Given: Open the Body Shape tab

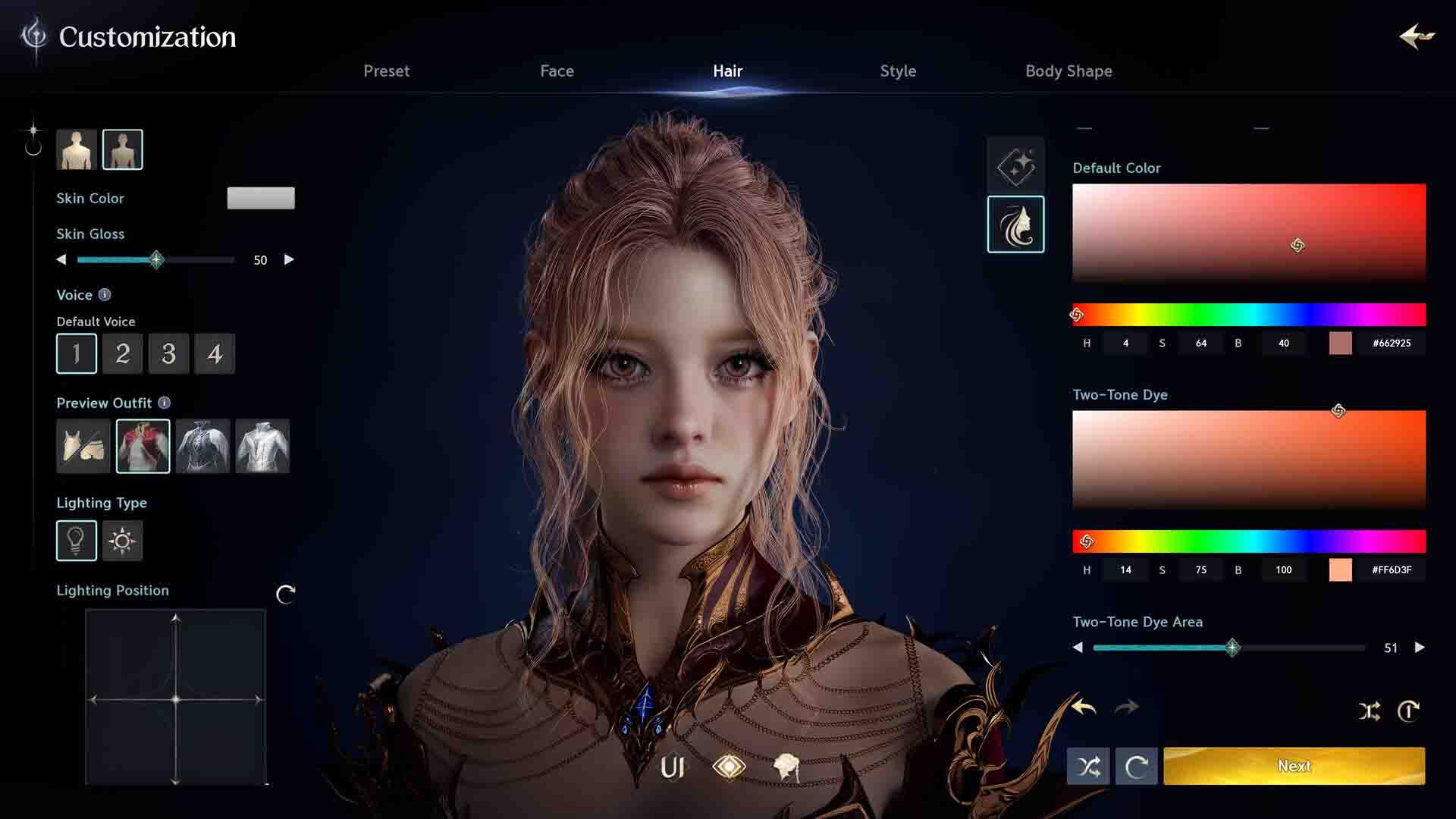Looking at the screenshot, I should (x=1068, y=71).
